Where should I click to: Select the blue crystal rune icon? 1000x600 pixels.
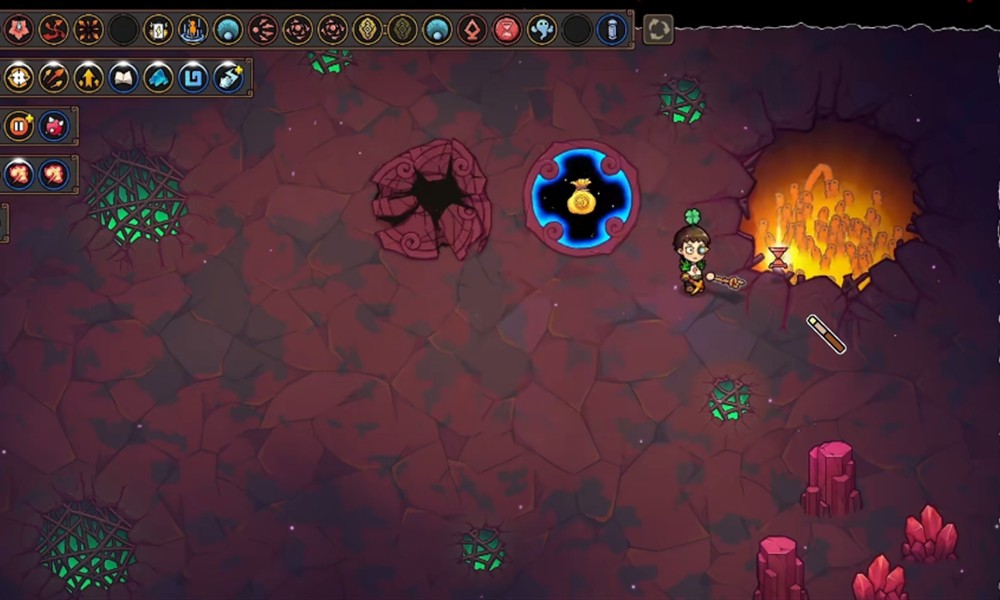click(x=158, y=77)
